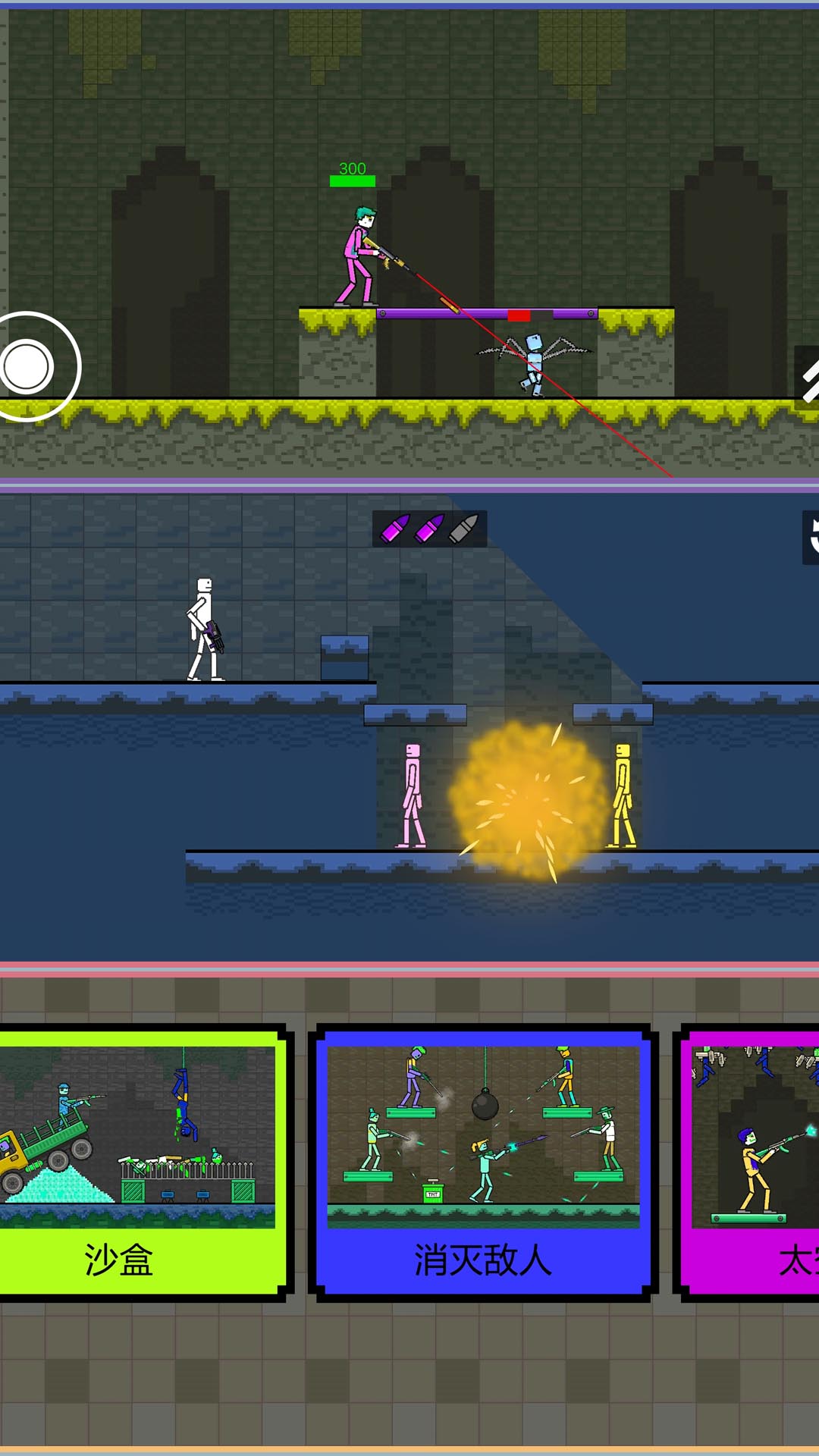Click the restart arrow button
This screenshot has height=1456, width=819.
tap(810, 537)
